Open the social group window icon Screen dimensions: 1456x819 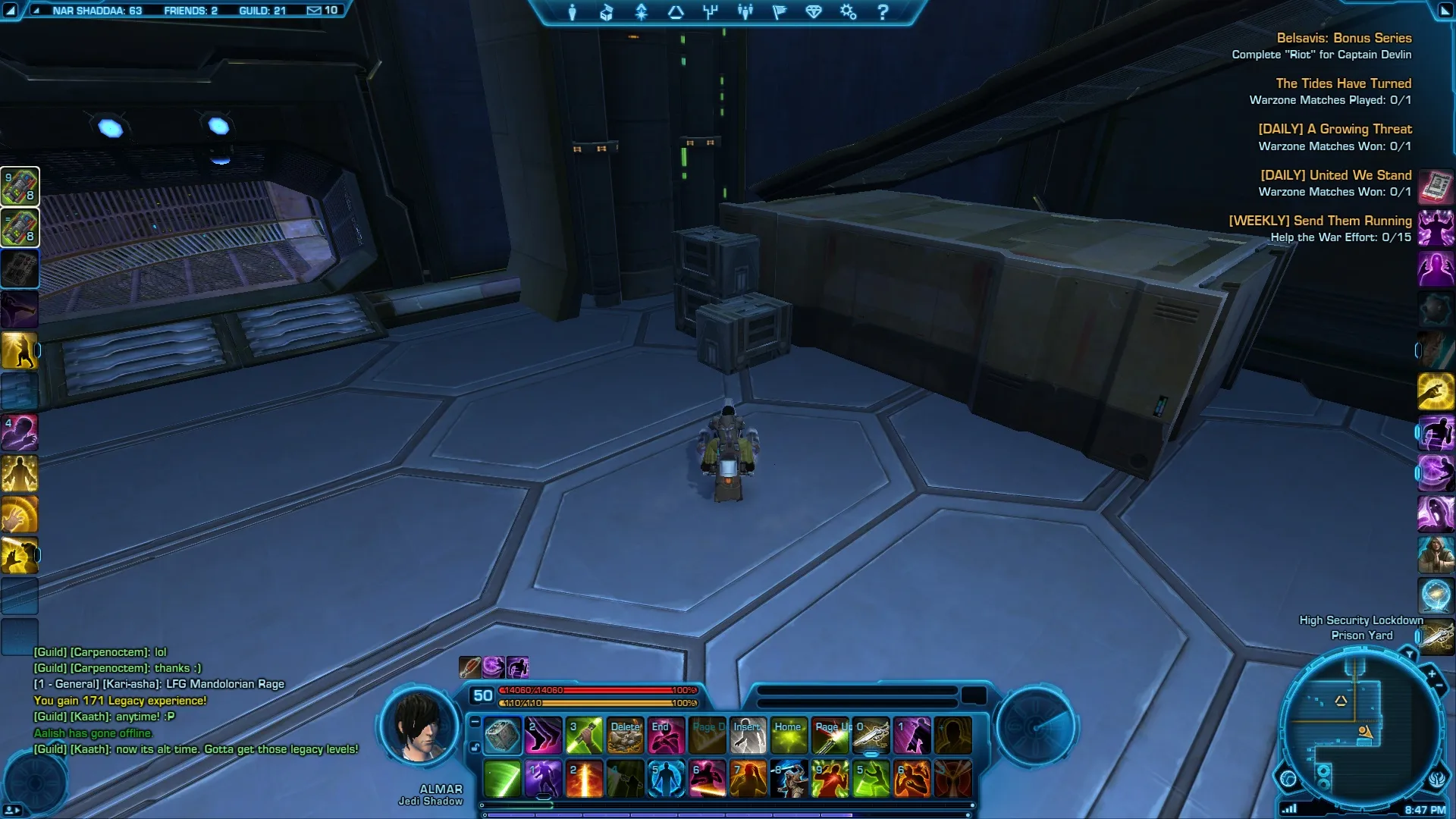(x=745, y=12)
